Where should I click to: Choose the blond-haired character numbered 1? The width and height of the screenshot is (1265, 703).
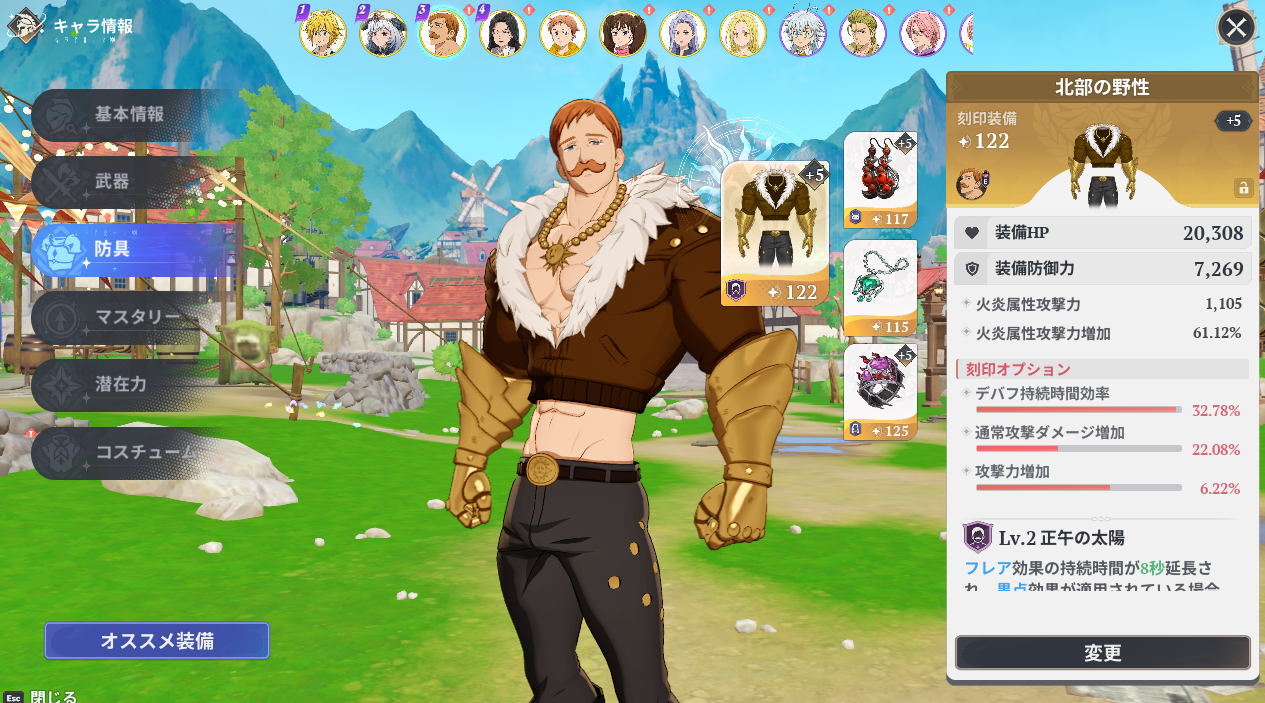click(x=323, y=33)
